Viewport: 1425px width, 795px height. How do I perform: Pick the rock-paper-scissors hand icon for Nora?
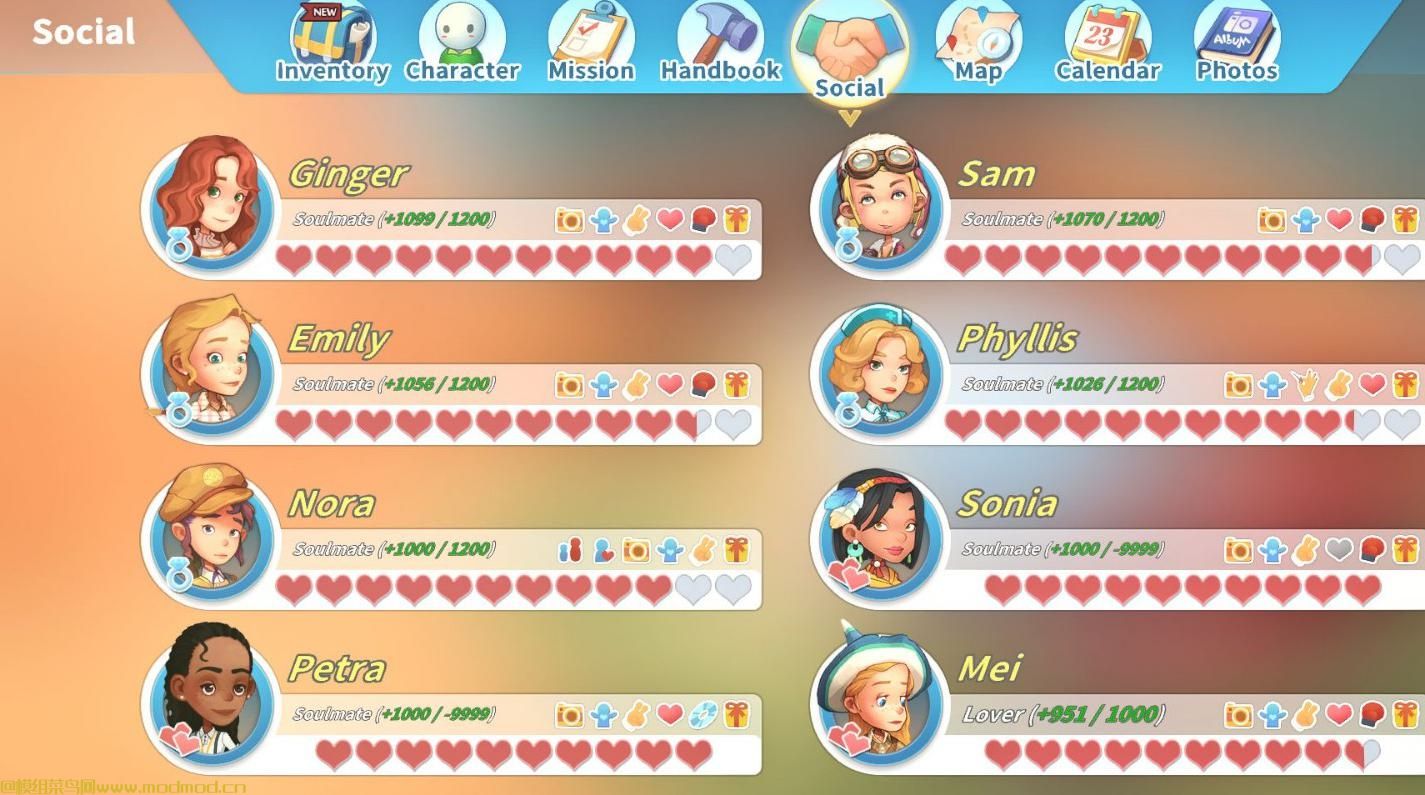(703, 548)
